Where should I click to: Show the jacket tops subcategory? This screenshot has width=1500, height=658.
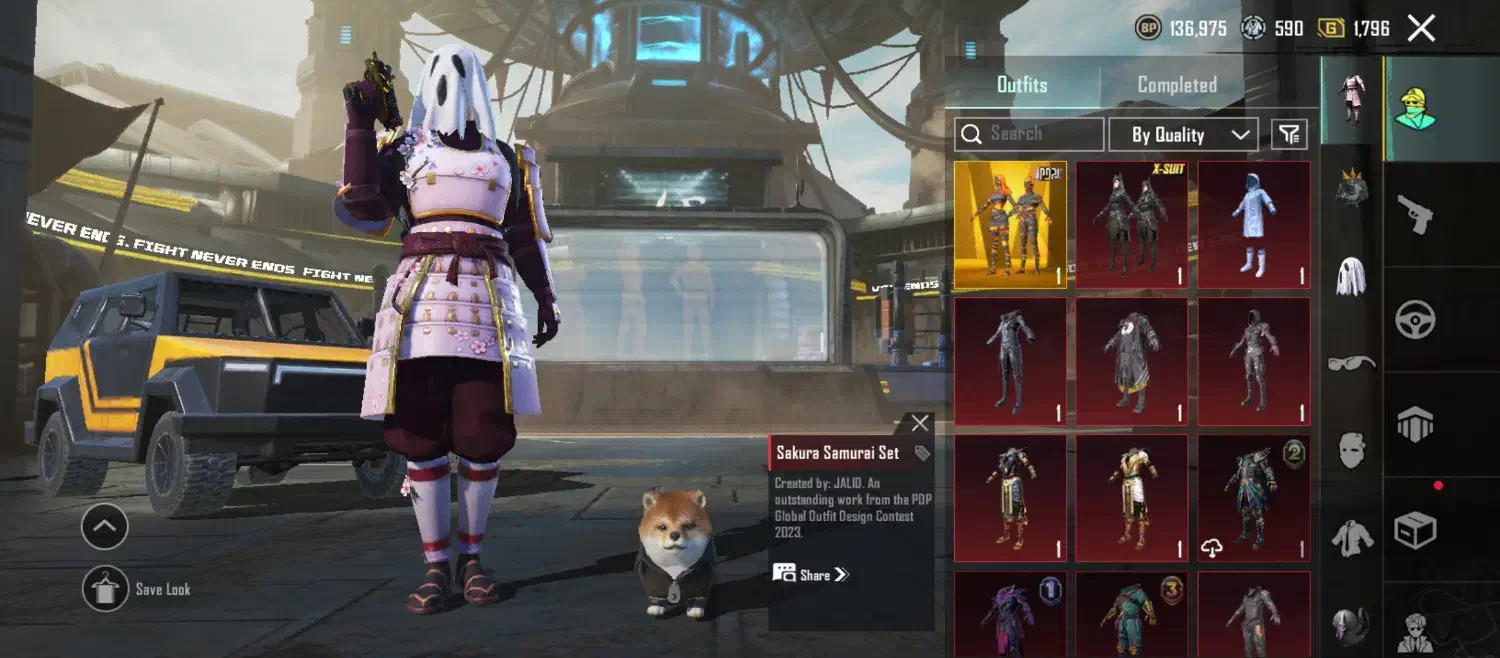point(1351,539)
